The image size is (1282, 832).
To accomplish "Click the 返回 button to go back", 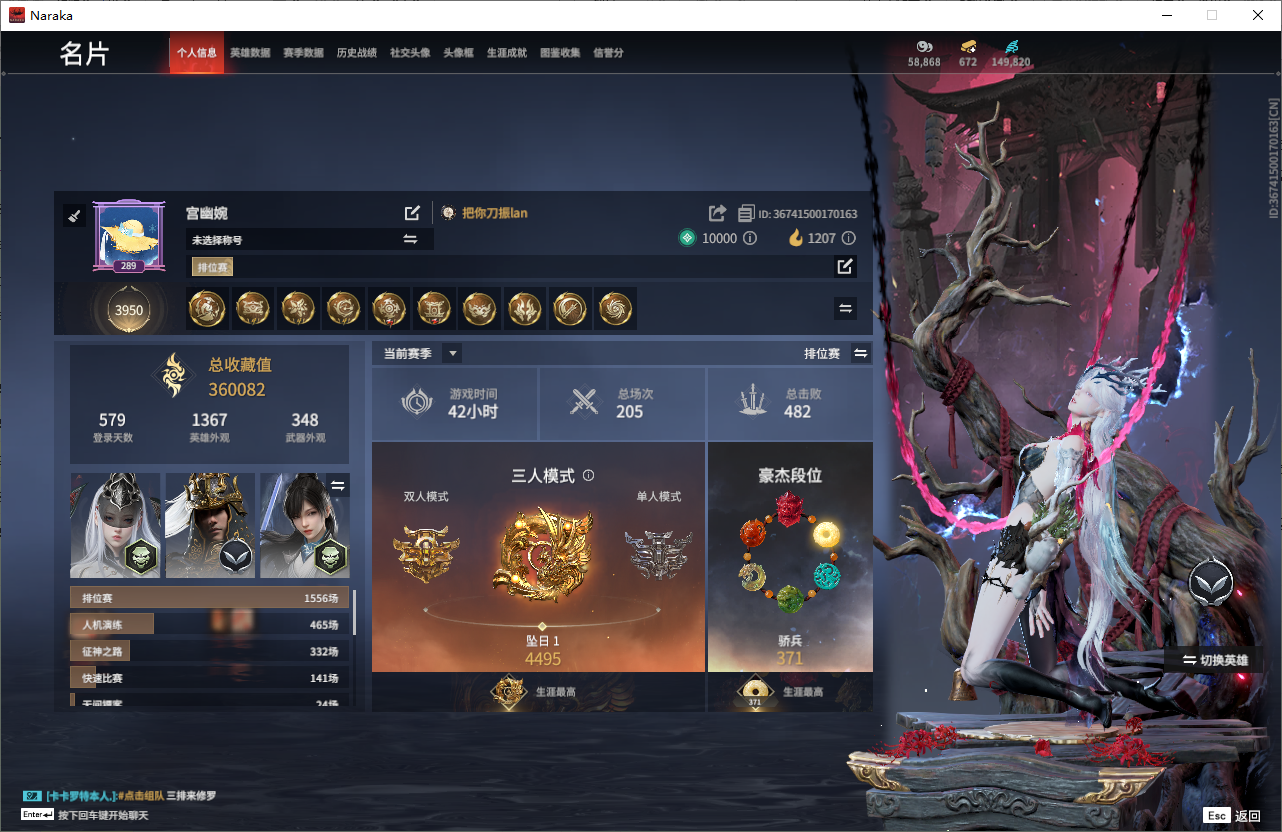I will (x=1233, y=816).
